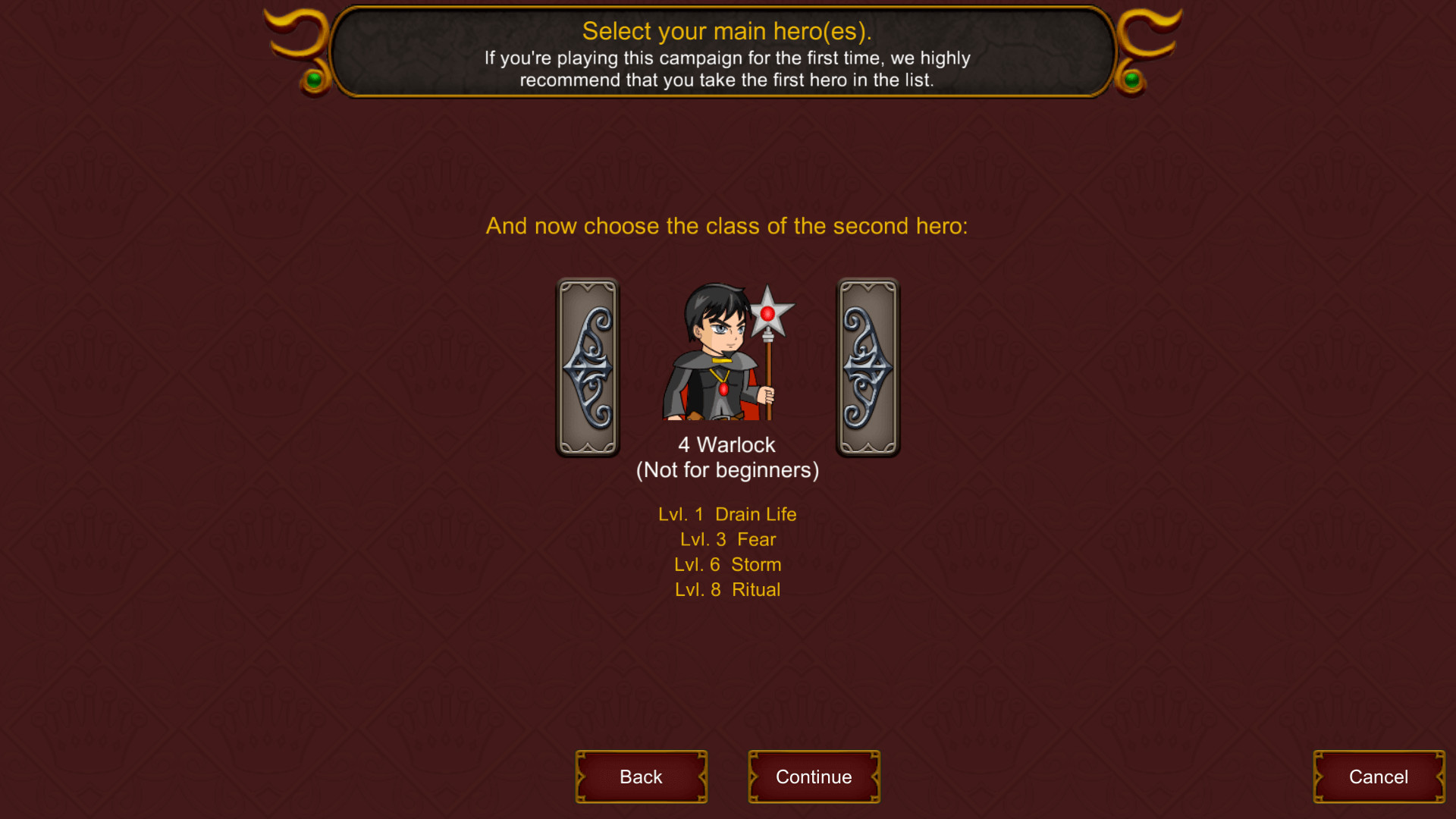
Task: Cancel hero selection via the Cancel button
Action: click(x=1378, y=777)
